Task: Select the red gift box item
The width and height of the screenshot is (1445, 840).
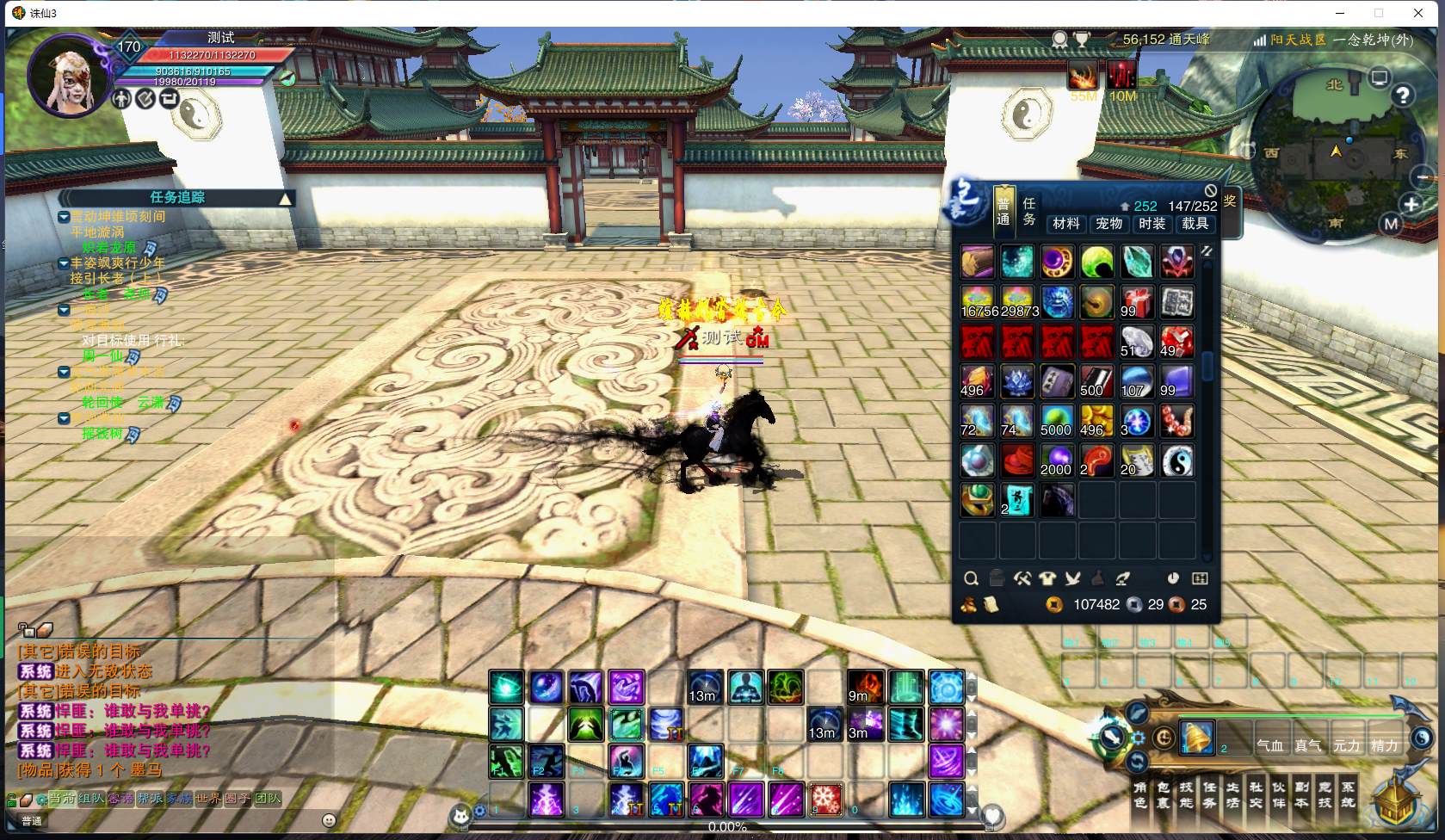Action: tap(1136, 302)
